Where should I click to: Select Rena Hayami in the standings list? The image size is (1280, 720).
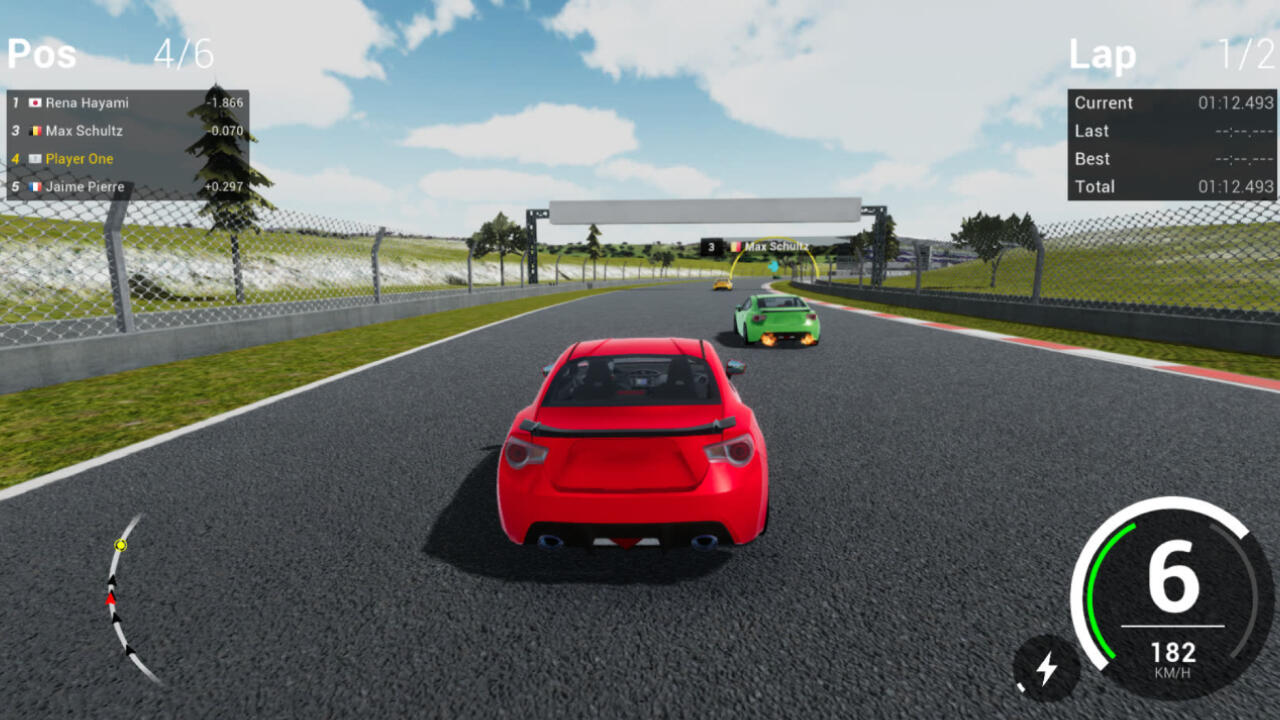(127, 103)
